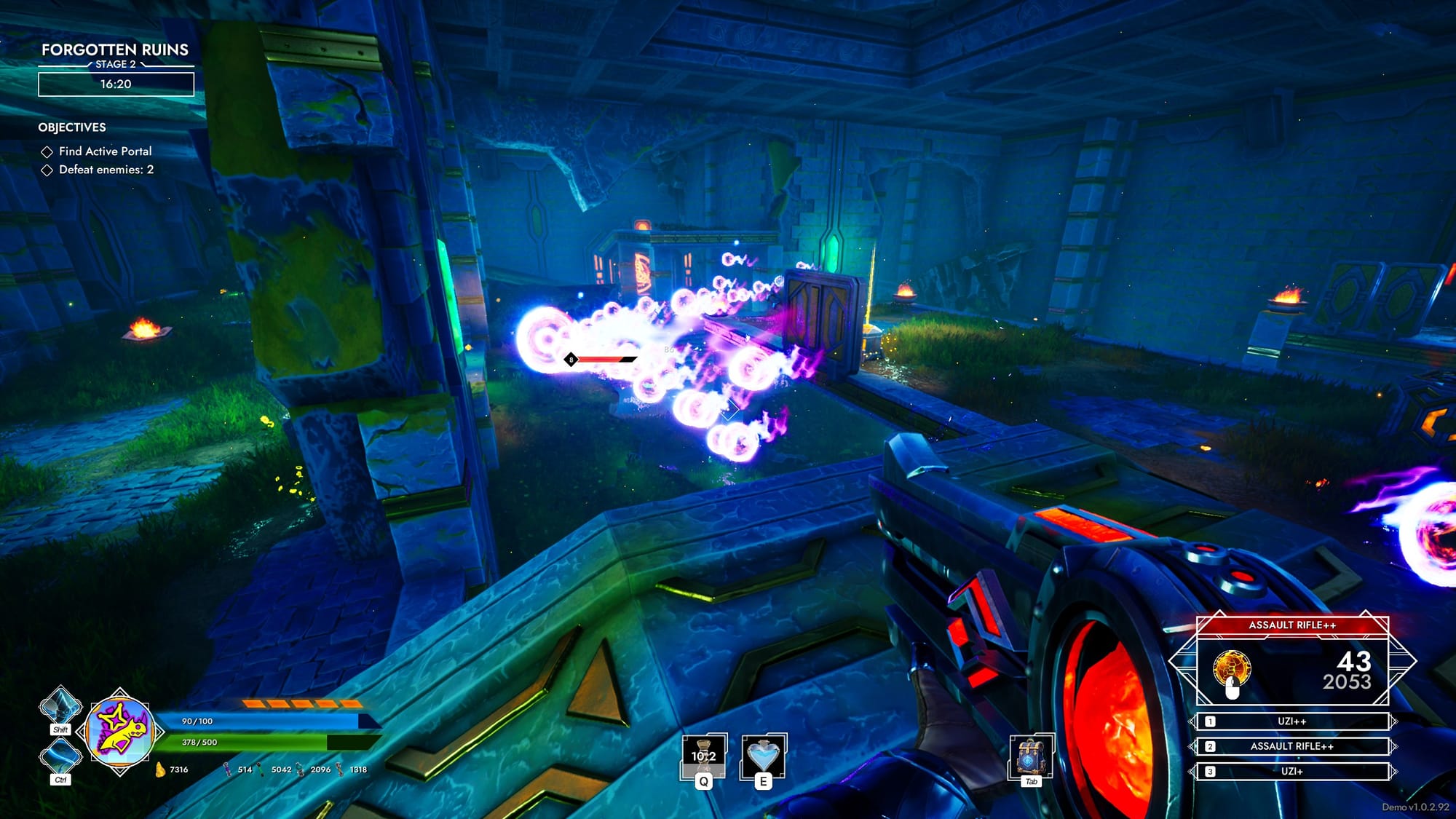Click the purple dragon character portrait
This screenshot has width=1456, height=819.
coord(120,731)
